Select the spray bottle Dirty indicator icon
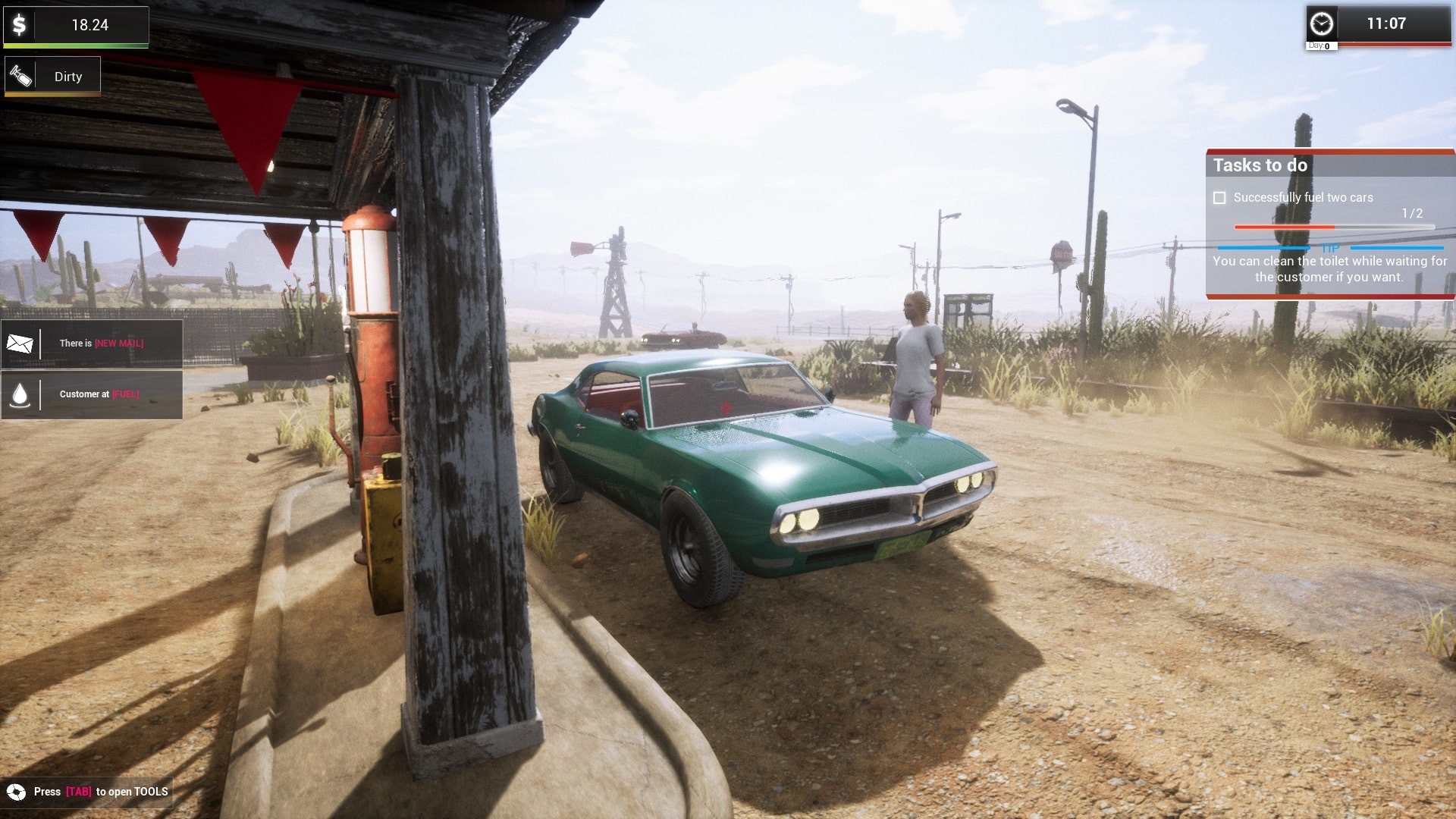The width and height of the screenshot is (1456, 819). coord(21,74)
